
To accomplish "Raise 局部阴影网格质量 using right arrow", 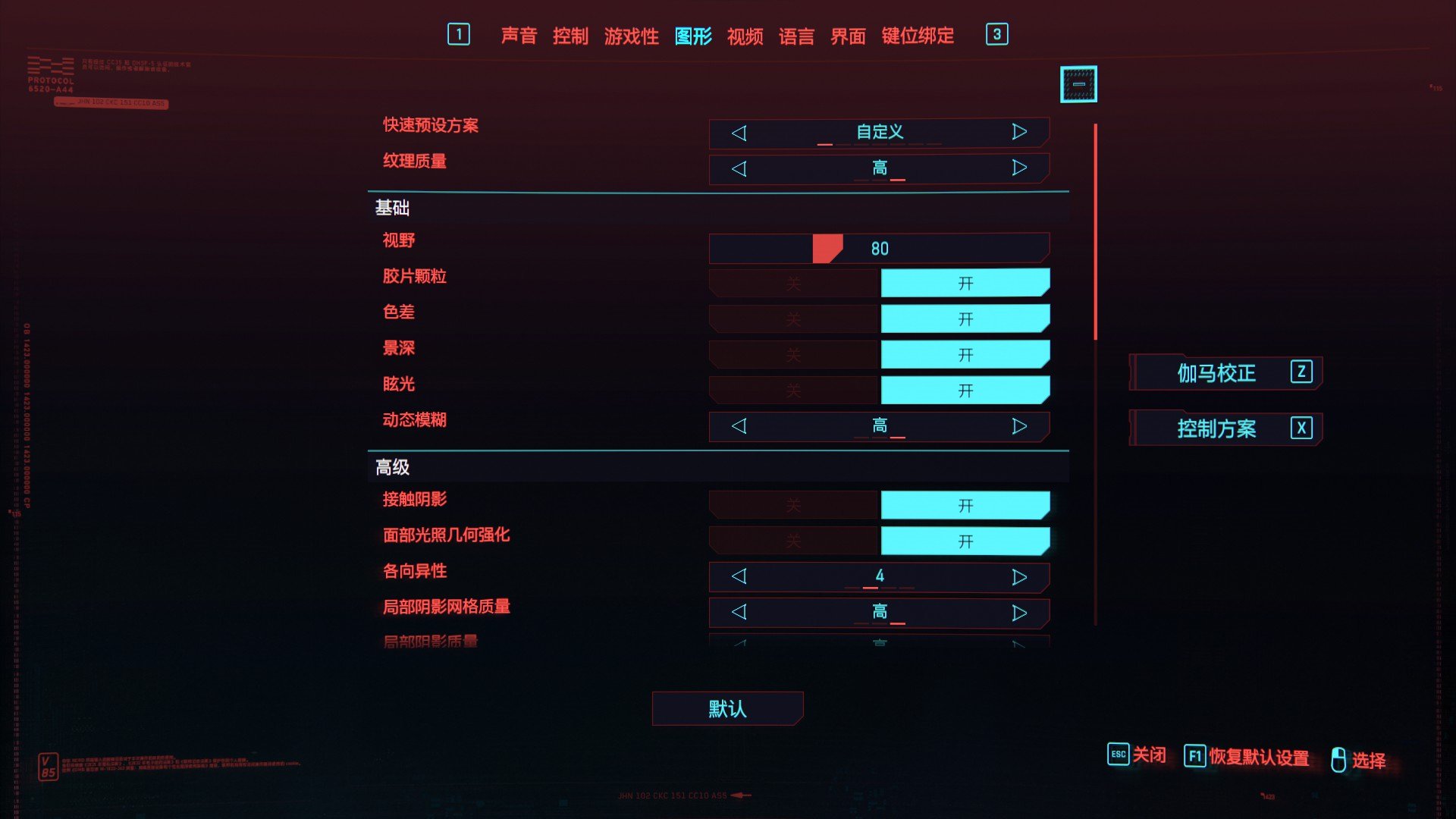I will point(1020,613).
